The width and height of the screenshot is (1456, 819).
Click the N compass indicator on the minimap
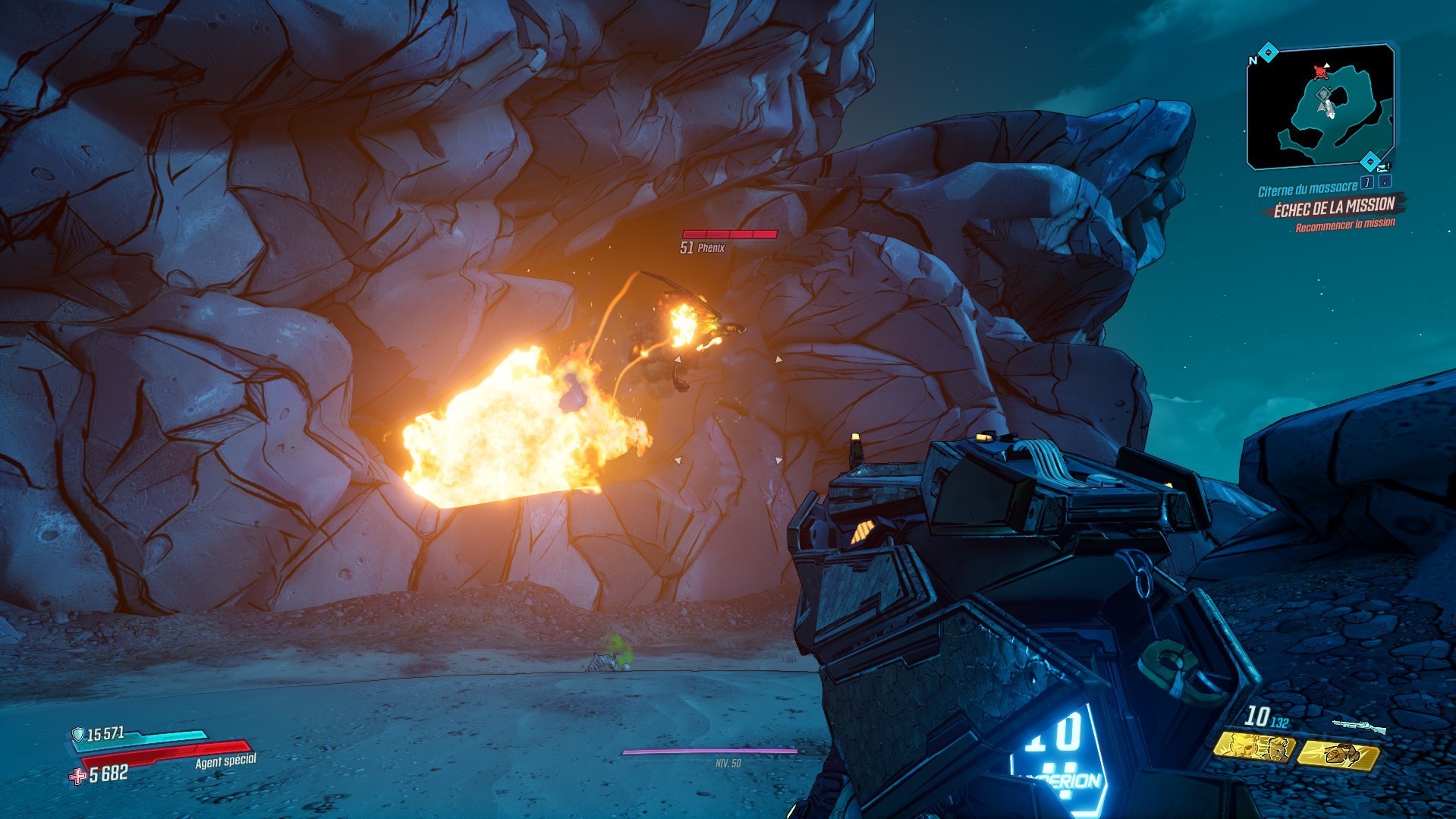point(1252,60)
